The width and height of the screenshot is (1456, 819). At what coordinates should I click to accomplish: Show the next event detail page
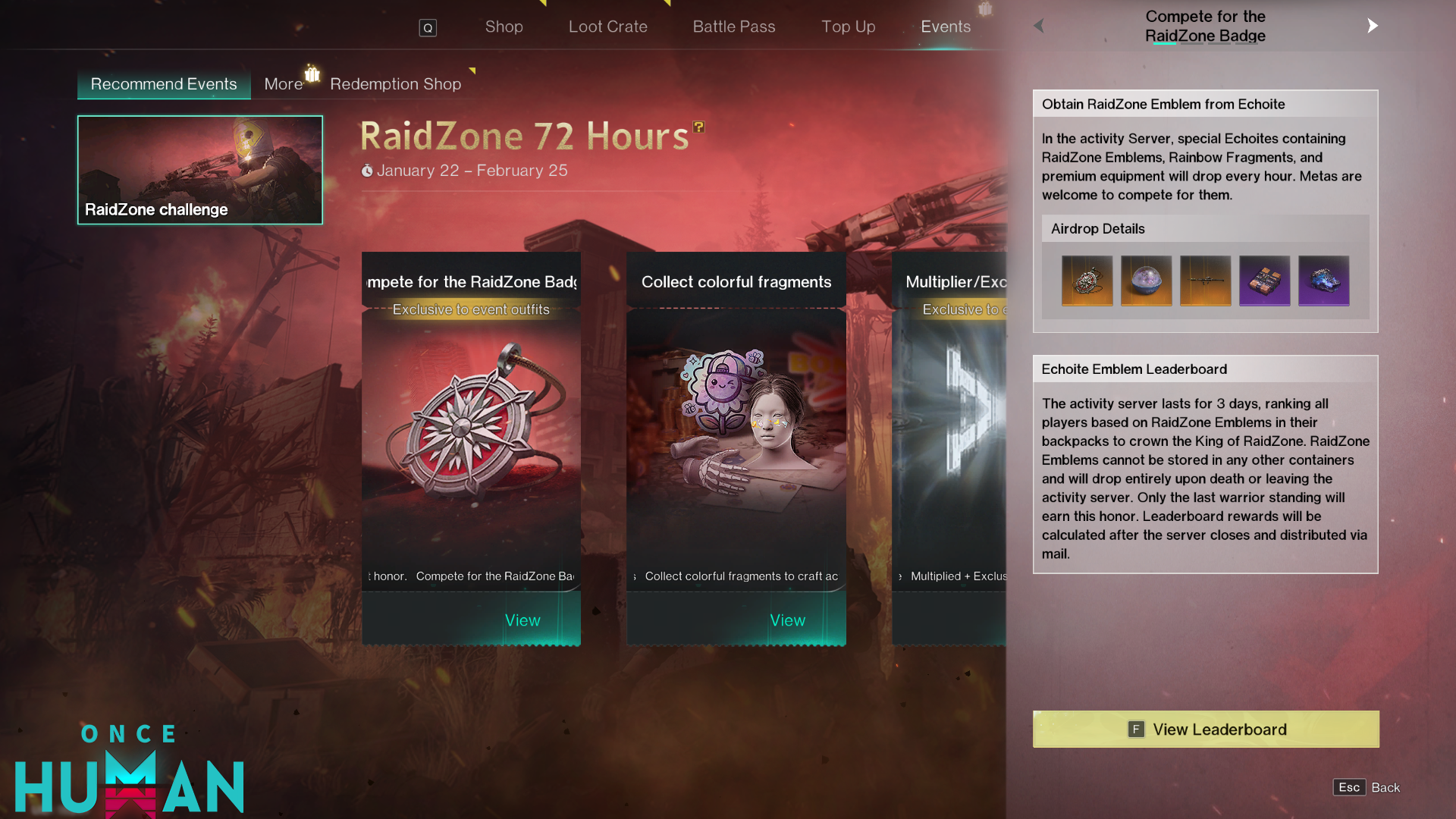pyautogui.click(x=1372, y=26)
